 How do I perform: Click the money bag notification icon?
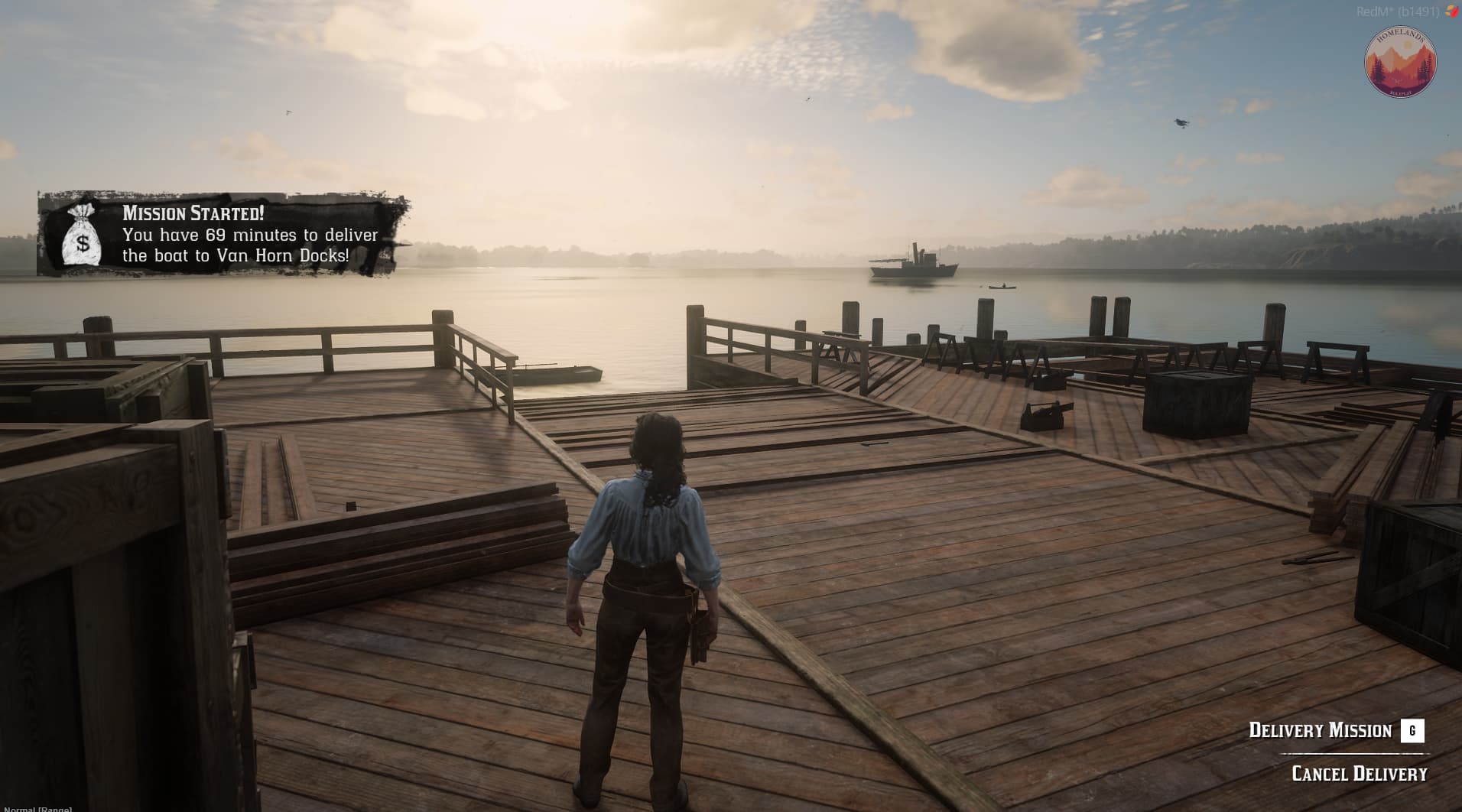point(82,235)
